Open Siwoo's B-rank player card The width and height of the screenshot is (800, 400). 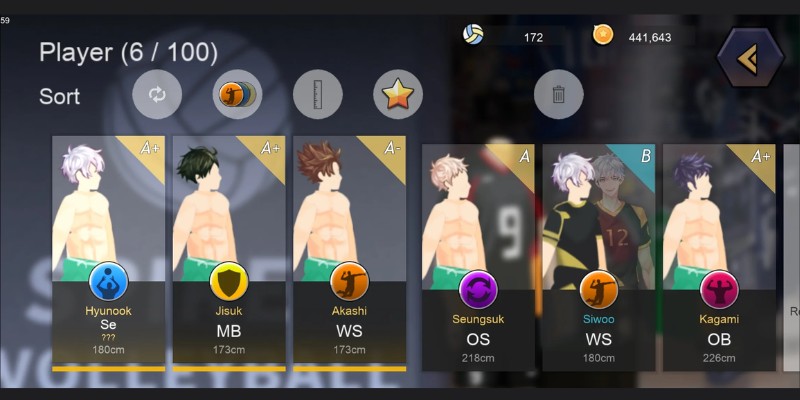[x=598, y=258]
